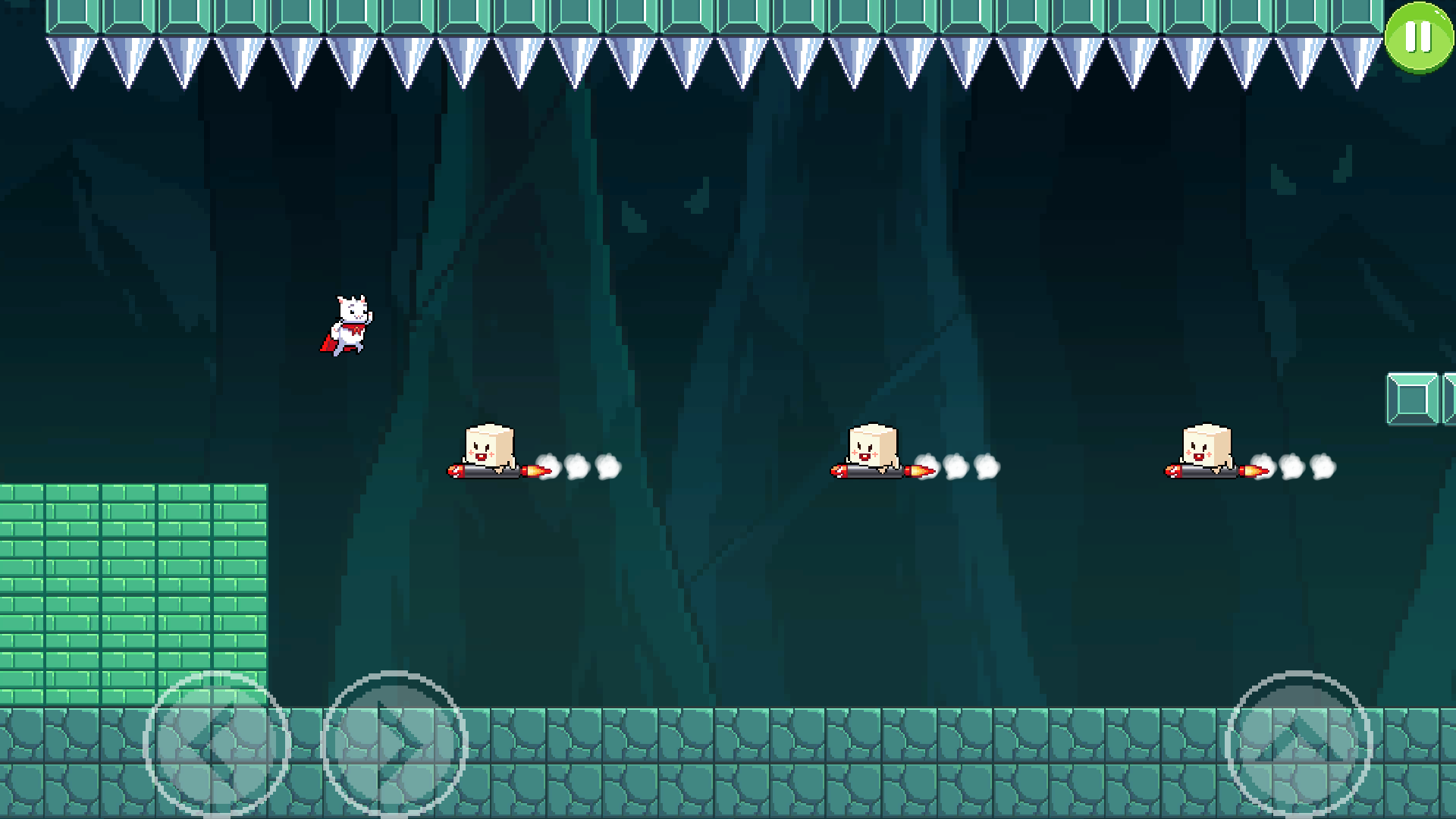1456x819 pixels.
Task: Tap the smoke trail behind the middle rocket
Action: [x=971, y=468]
